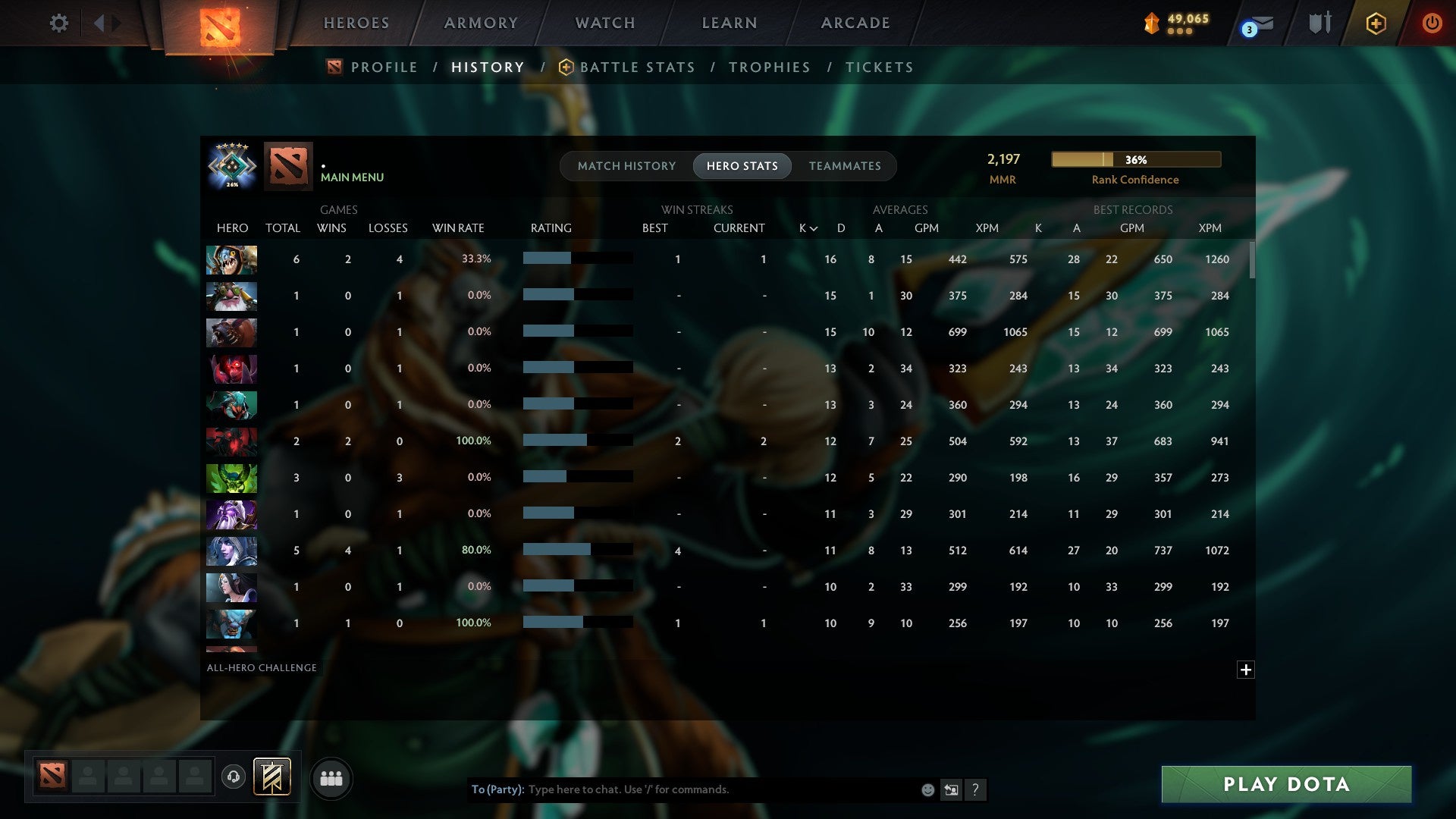This screenshot has height=819, width=1456.
Task: Open the friends list icon near party slots
Action: [331, 778]
